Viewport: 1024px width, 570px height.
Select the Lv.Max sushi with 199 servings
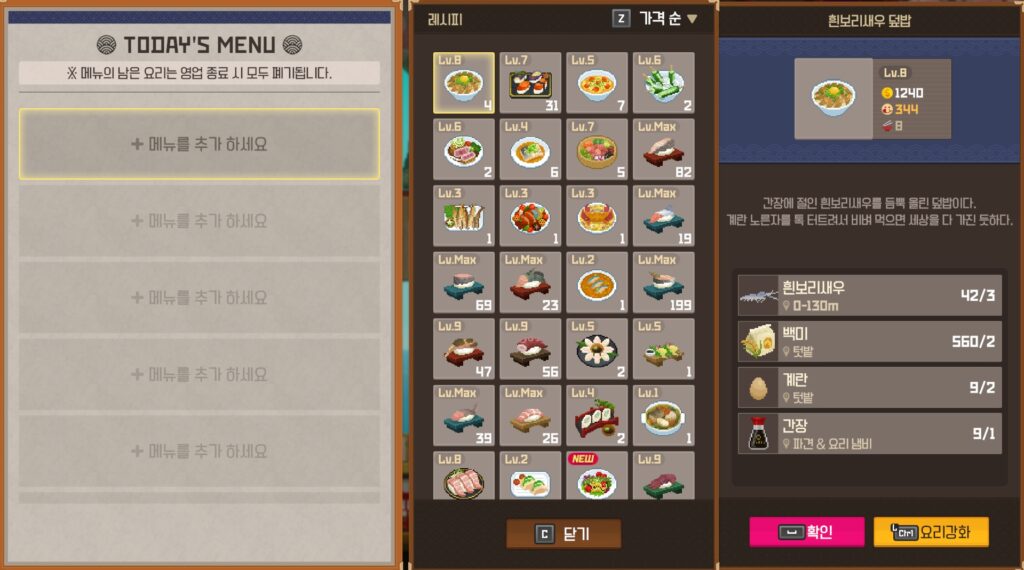pyautogui.click(x=663, y=282)
